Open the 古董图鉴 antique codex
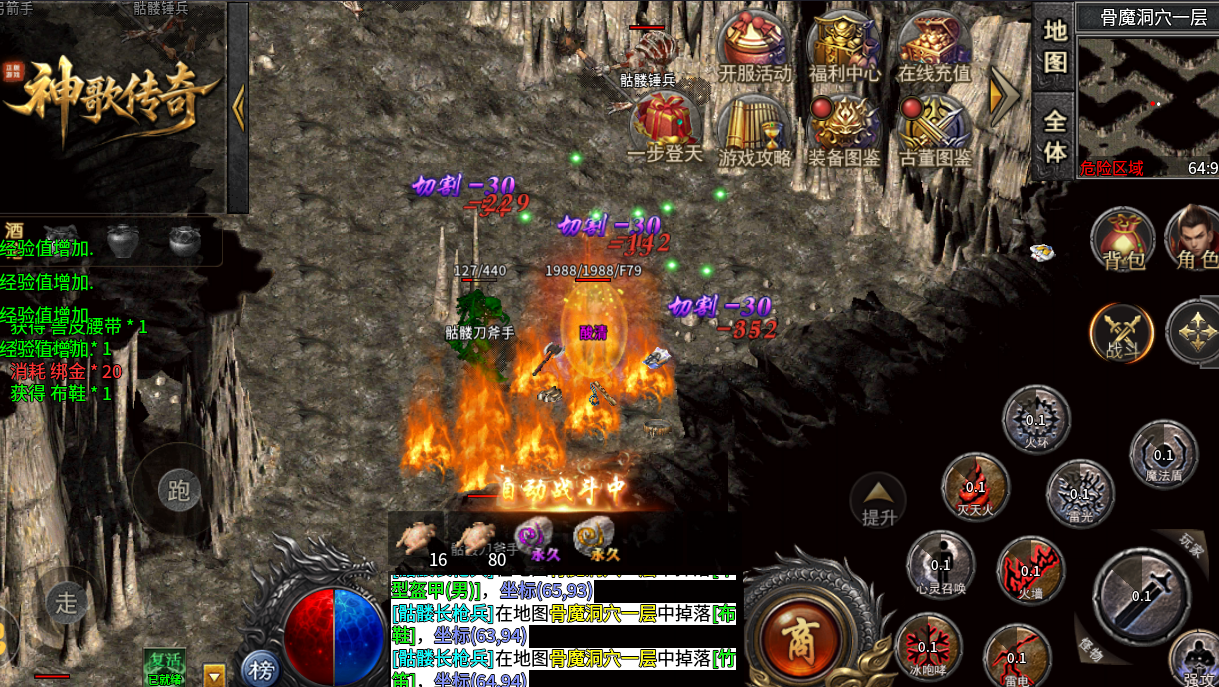The width and height of the screenshot is (1219, 687). coord(933,128)
